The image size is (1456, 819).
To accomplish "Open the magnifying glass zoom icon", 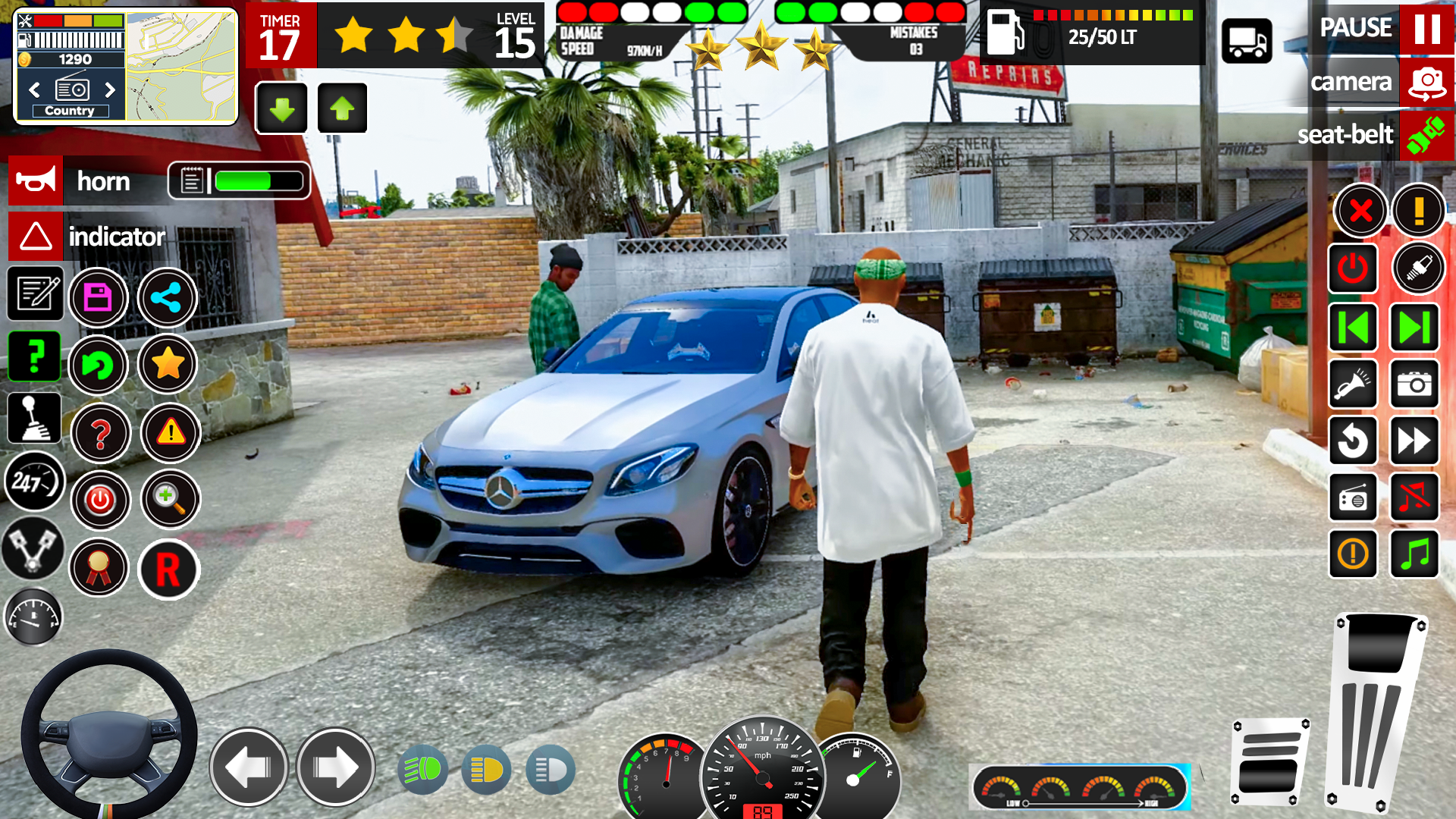I will [x=170, y=500].
